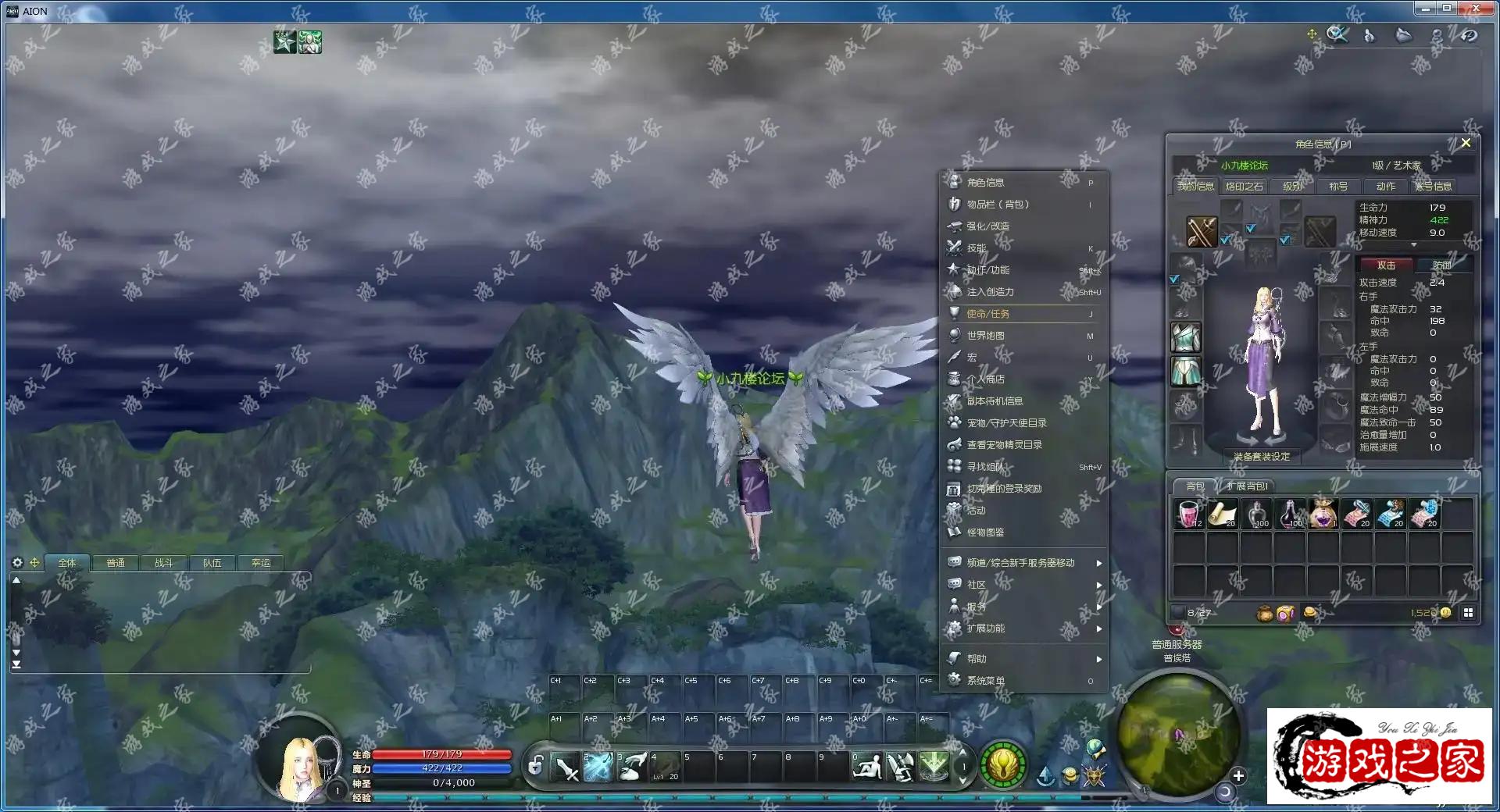Expand the 帮助 submenu arrow
Viewport: 1500px width, 812px height.
[x=1100, y=658]
